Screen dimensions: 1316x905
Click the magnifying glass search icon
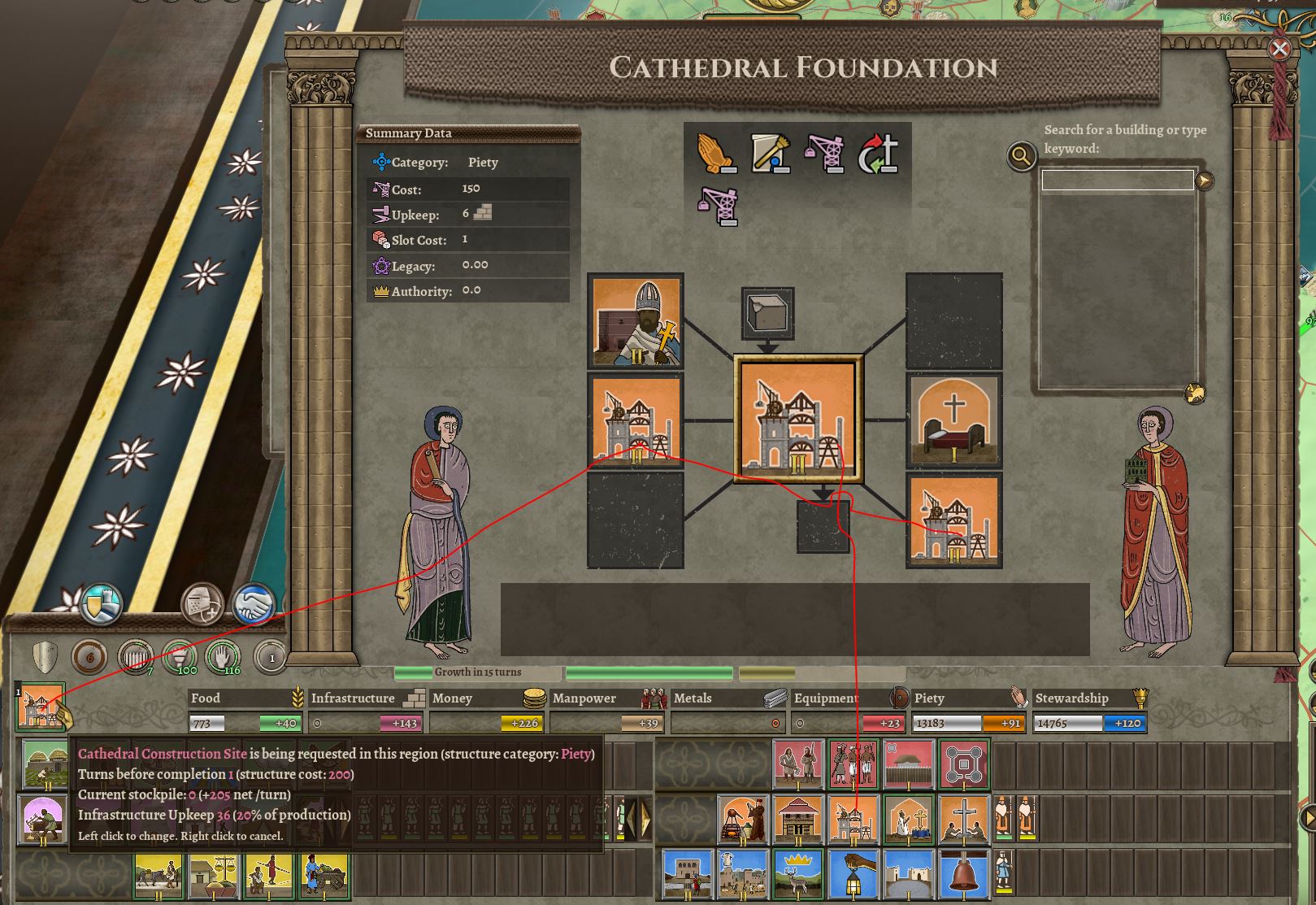tap(1021, 157)
